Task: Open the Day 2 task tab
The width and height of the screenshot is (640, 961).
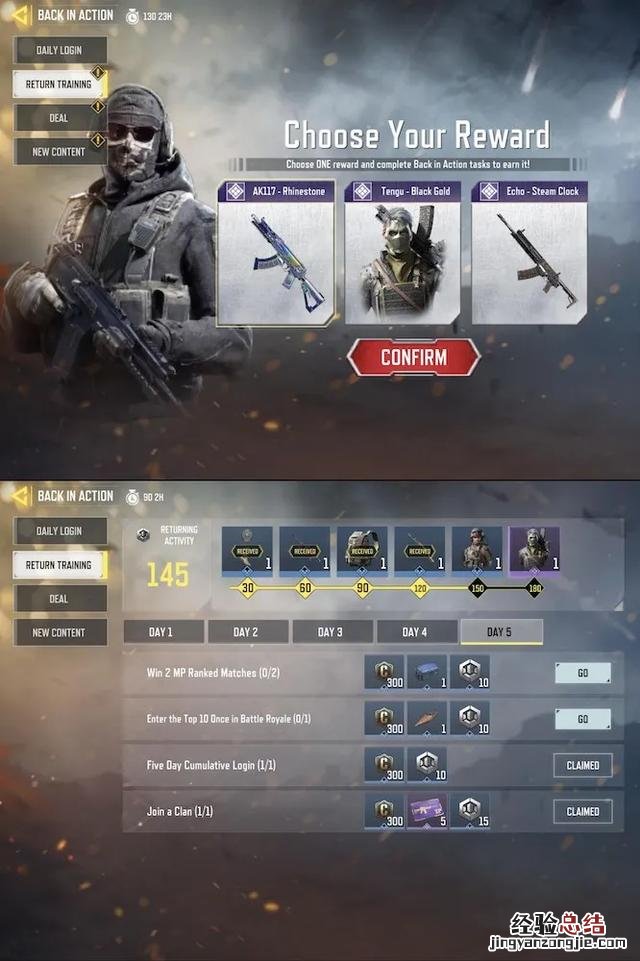Action: 246,632
